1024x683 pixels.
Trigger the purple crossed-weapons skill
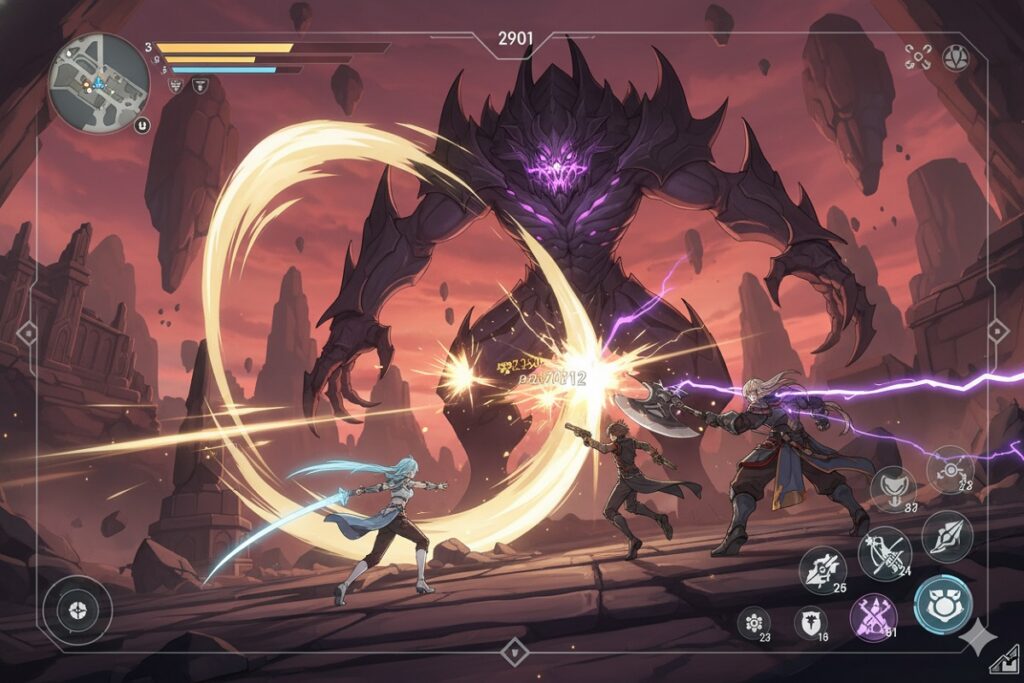873,616
